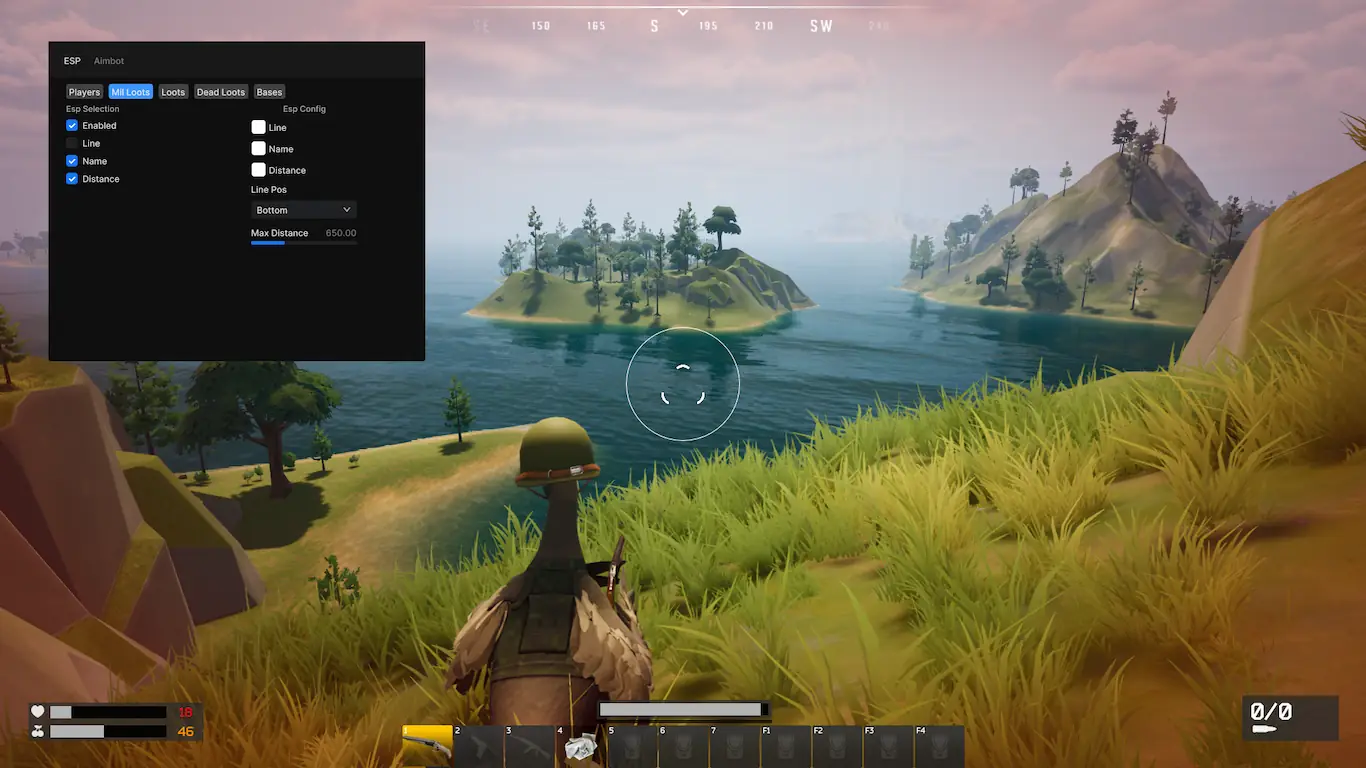Click the Max Distance slider bar
Image resolution: width=1366 pixels, height=768 pixels.
303,242
